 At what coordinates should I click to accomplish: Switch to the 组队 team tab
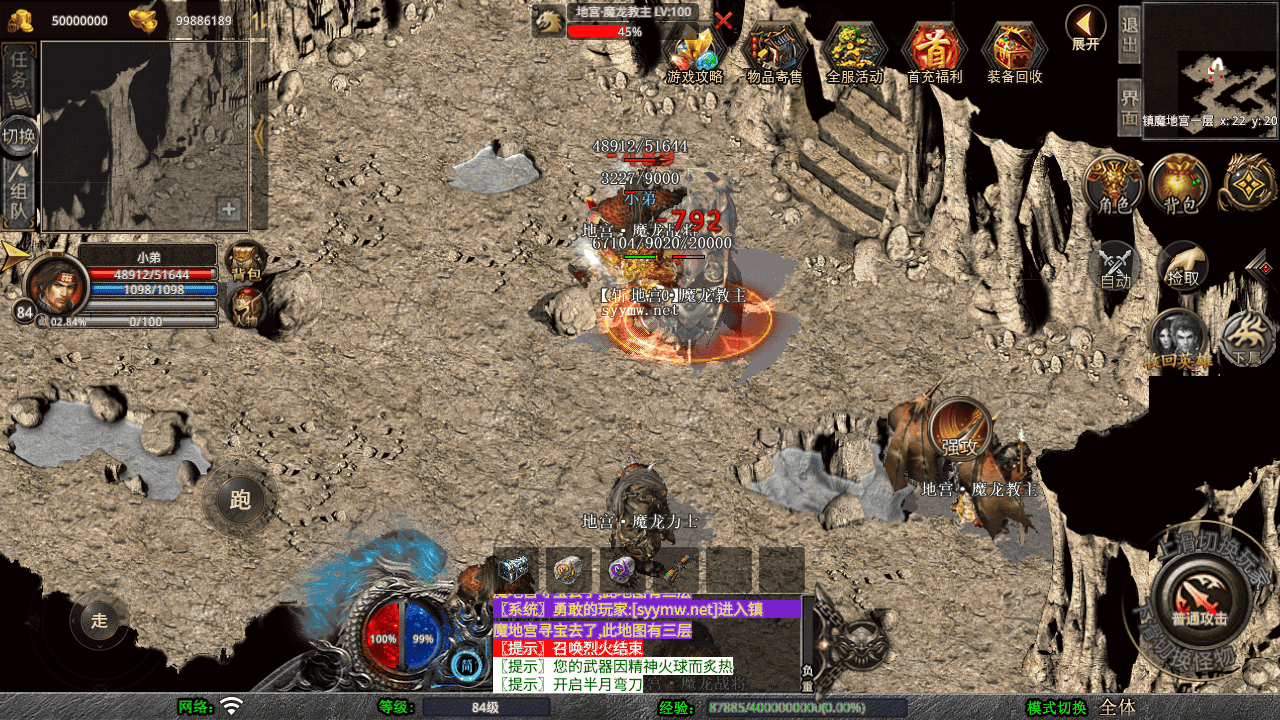tap(19, 198)
